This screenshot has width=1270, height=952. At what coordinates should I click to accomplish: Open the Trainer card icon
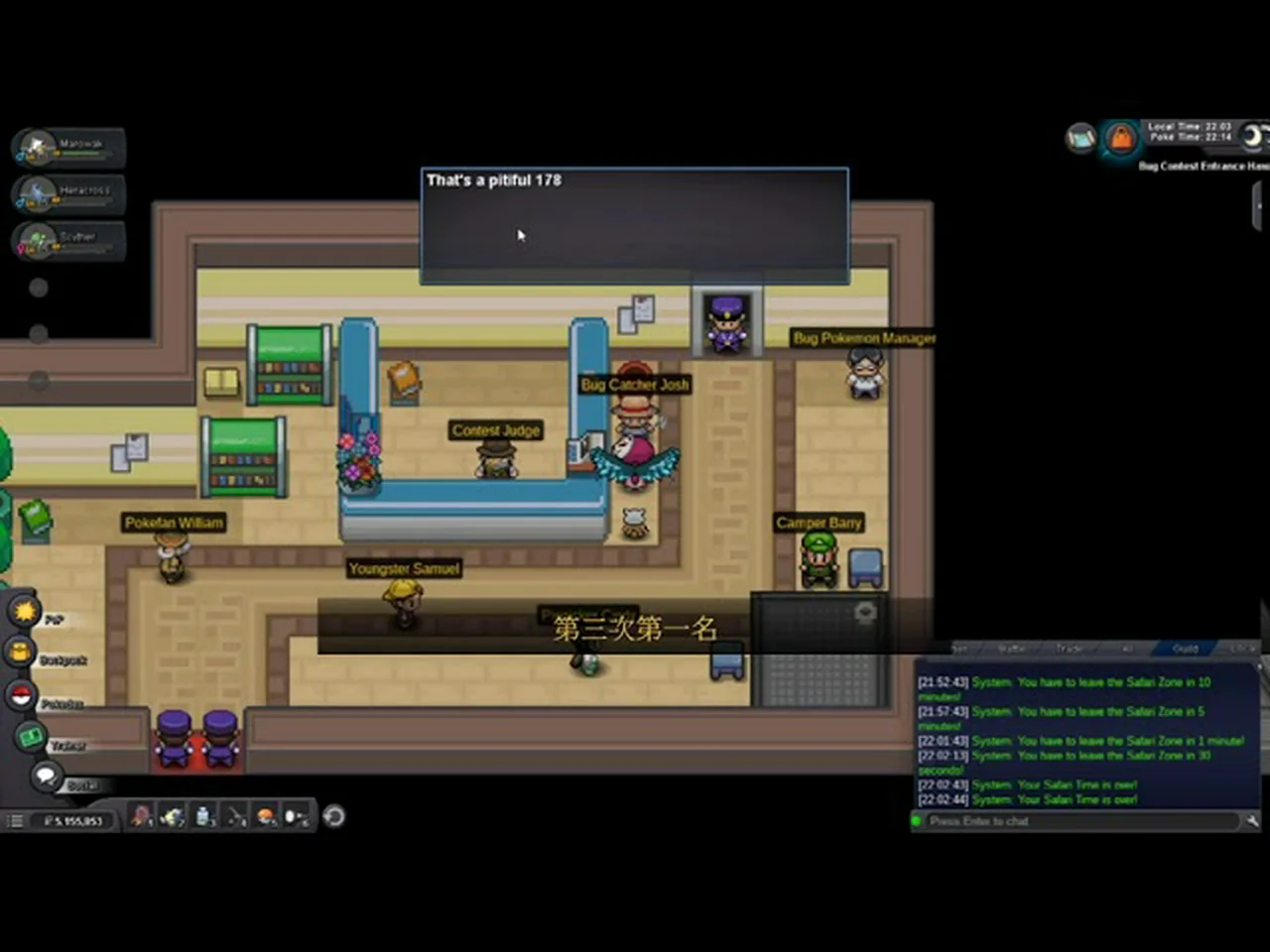tap(31, 737)
